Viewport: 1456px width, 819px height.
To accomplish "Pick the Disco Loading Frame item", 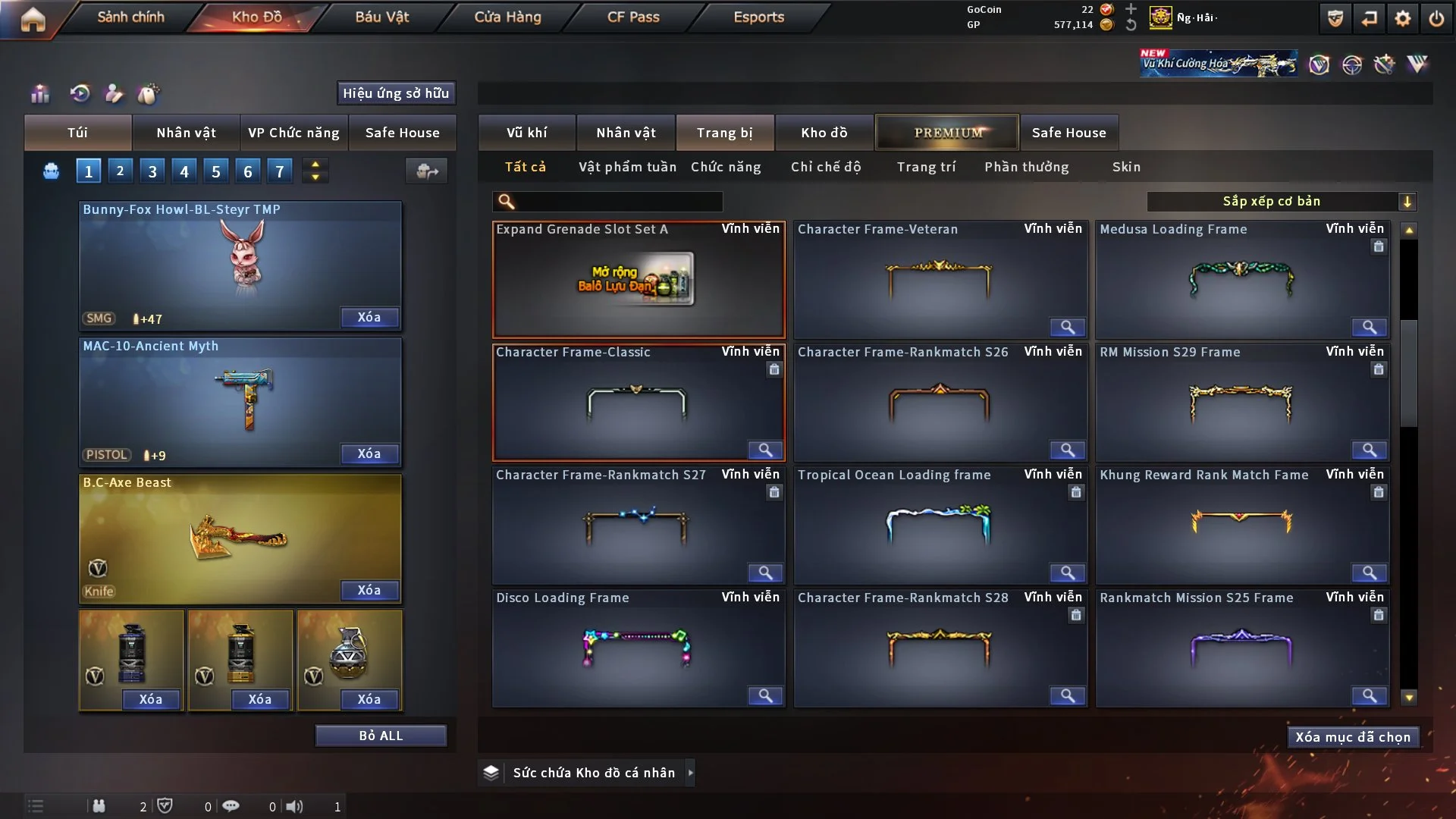I will click(637, 648).
